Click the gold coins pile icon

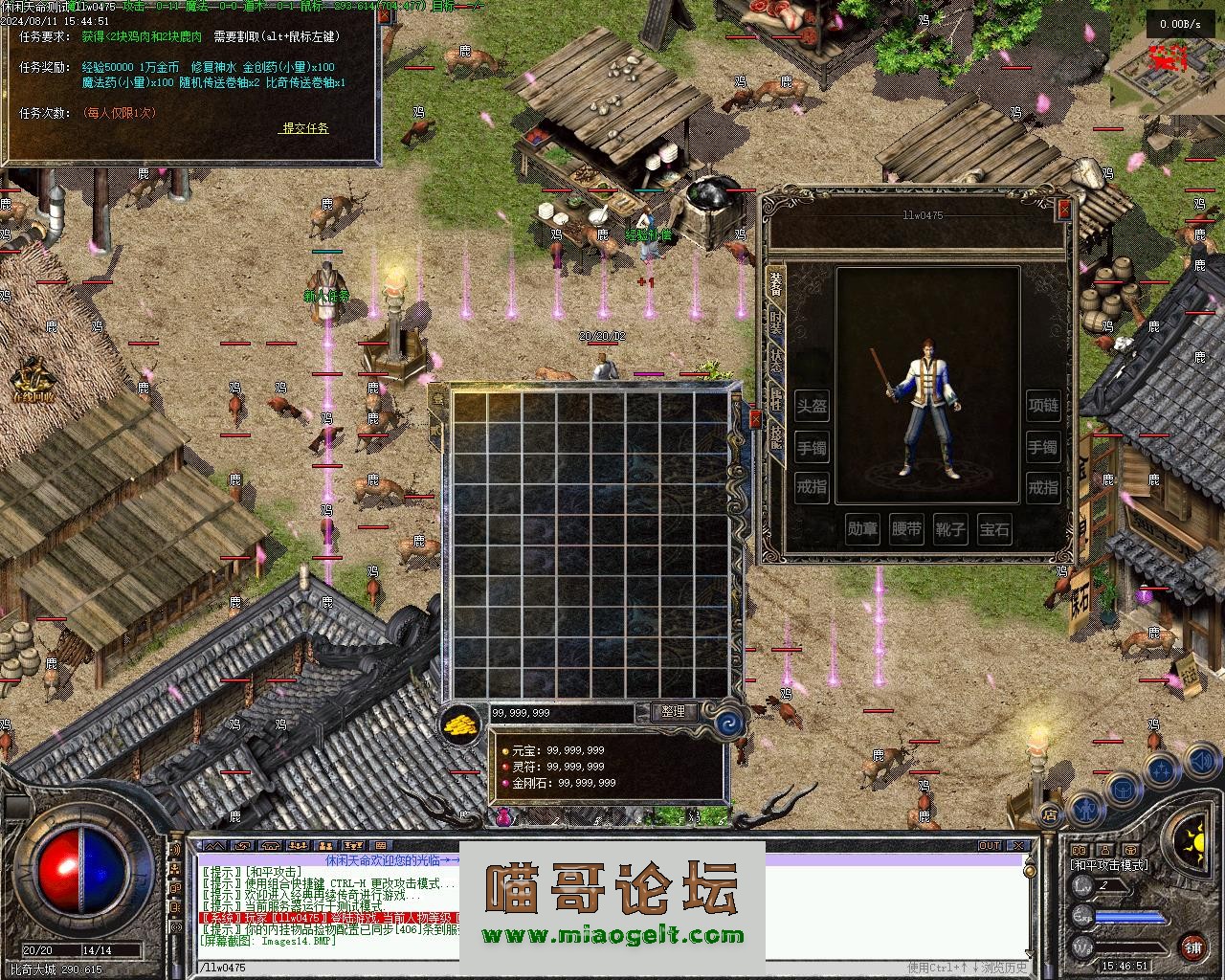462,724
